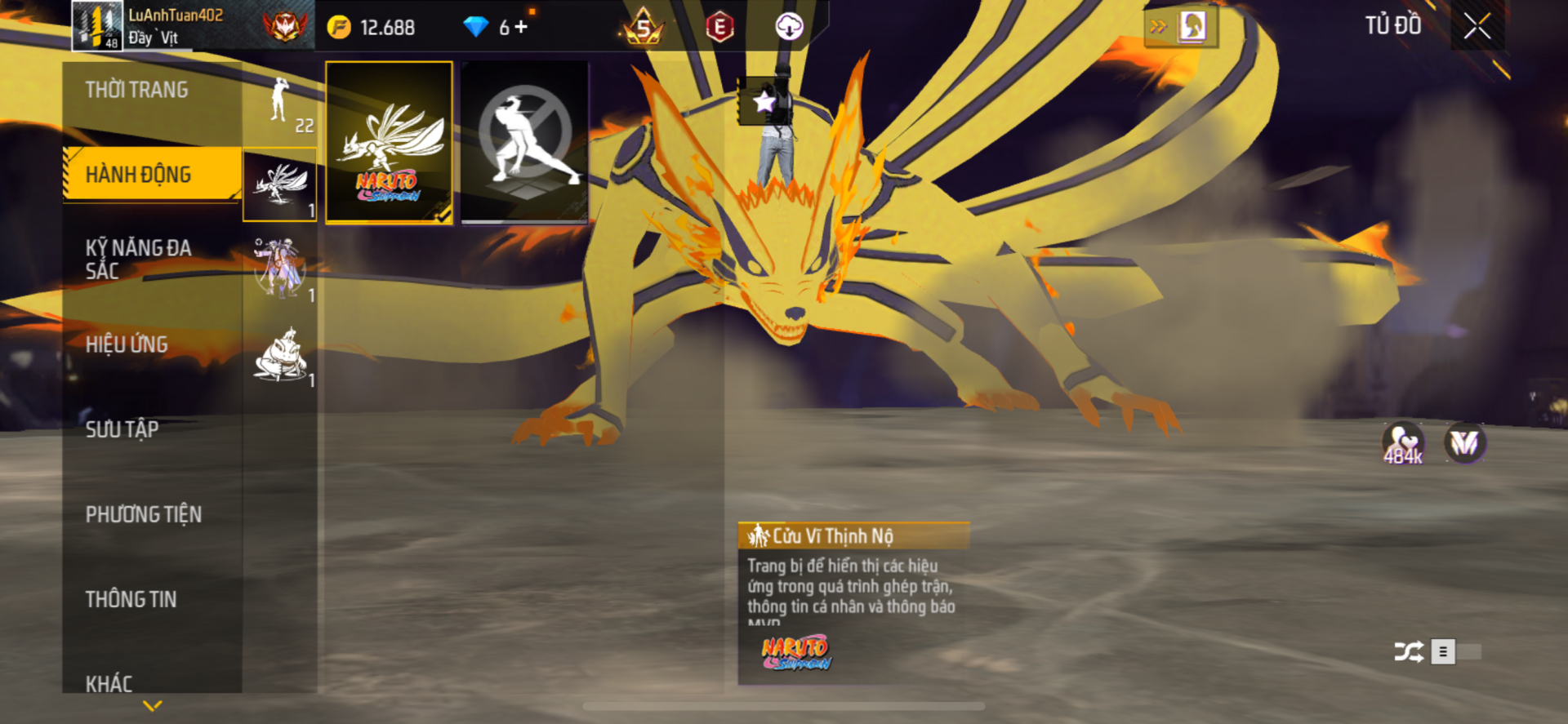Tap the 484k likes heart icon
The image size is (1568, 724).
pyautogui.click(x=1402, y=443)
